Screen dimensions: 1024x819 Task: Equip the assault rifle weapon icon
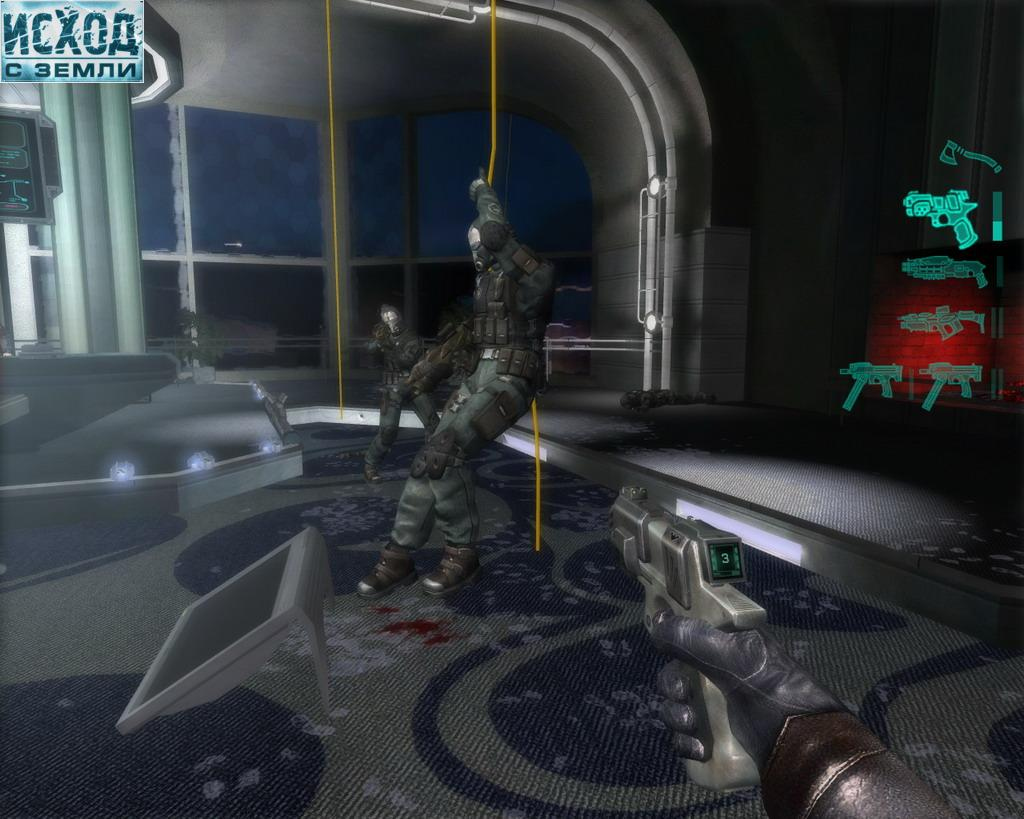coord(941,322)
